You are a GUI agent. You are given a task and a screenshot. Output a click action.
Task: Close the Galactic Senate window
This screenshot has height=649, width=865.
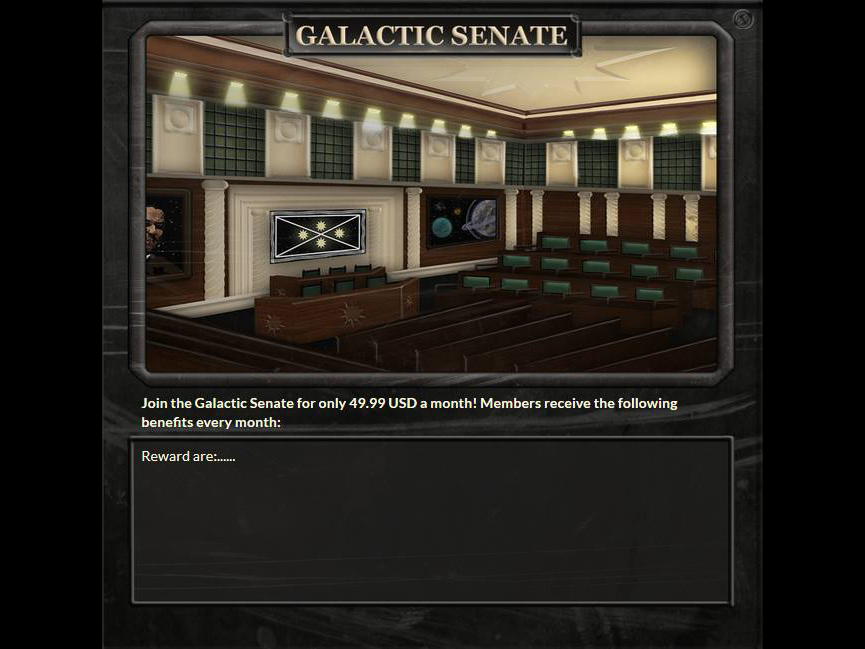pos(742,19)
